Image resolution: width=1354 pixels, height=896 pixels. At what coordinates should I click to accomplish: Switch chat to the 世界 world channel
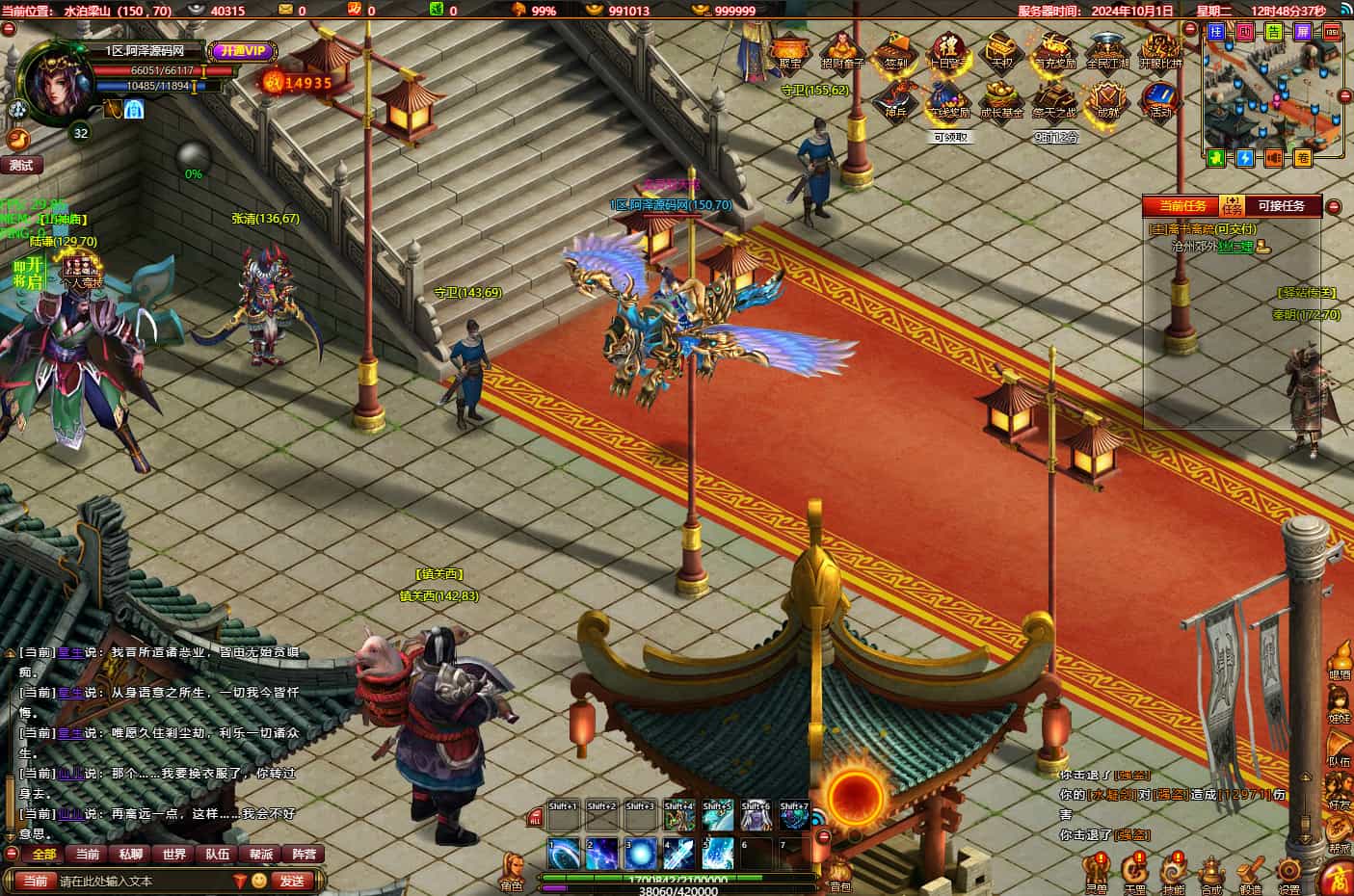[174, 854]
